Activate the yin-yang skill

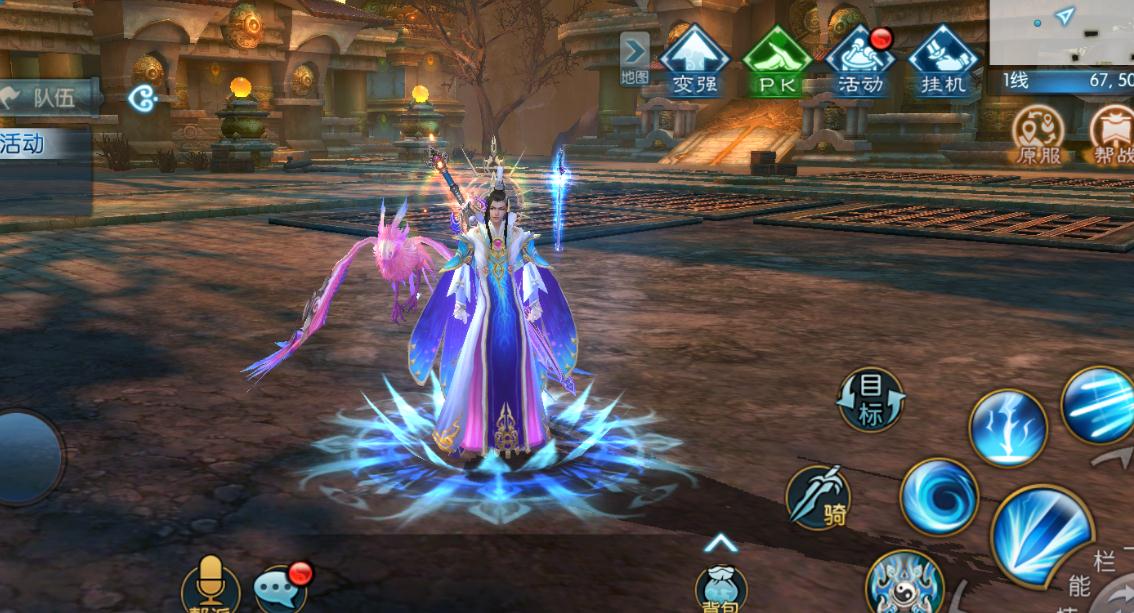click(x=904, y=585)
